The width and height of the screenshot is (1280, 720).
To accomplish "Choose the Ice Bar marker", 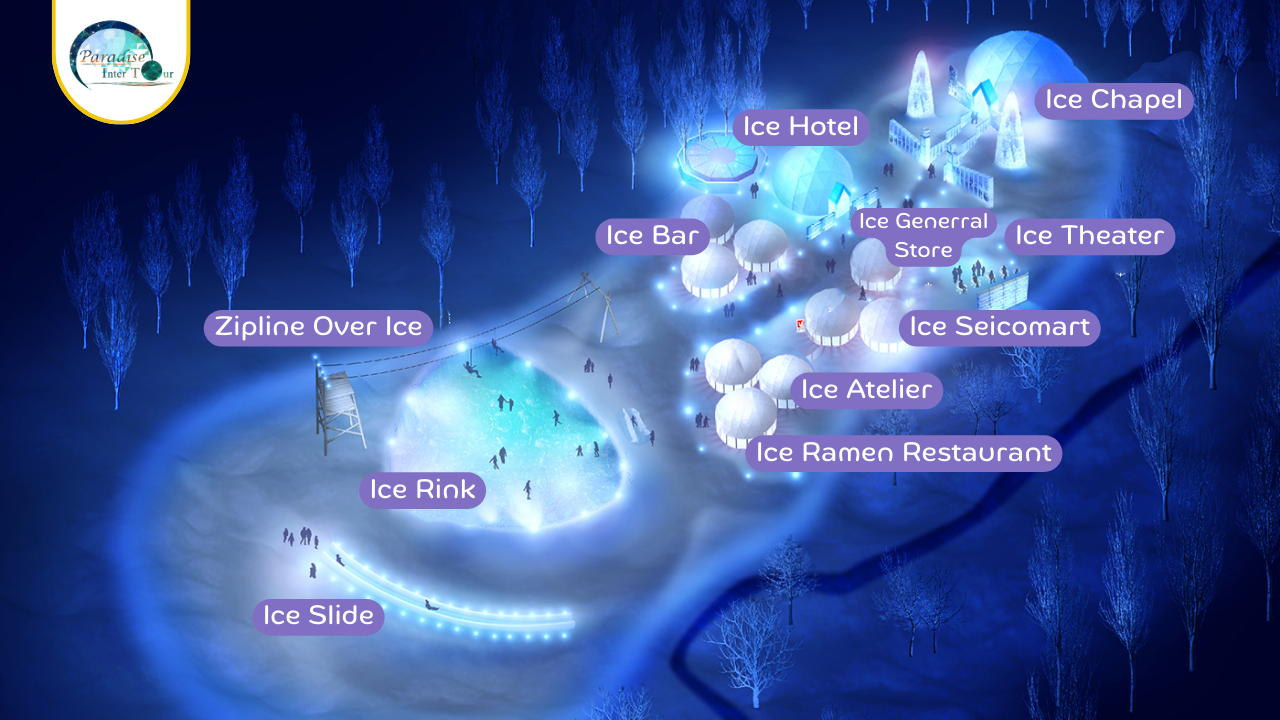I will 652,236.
